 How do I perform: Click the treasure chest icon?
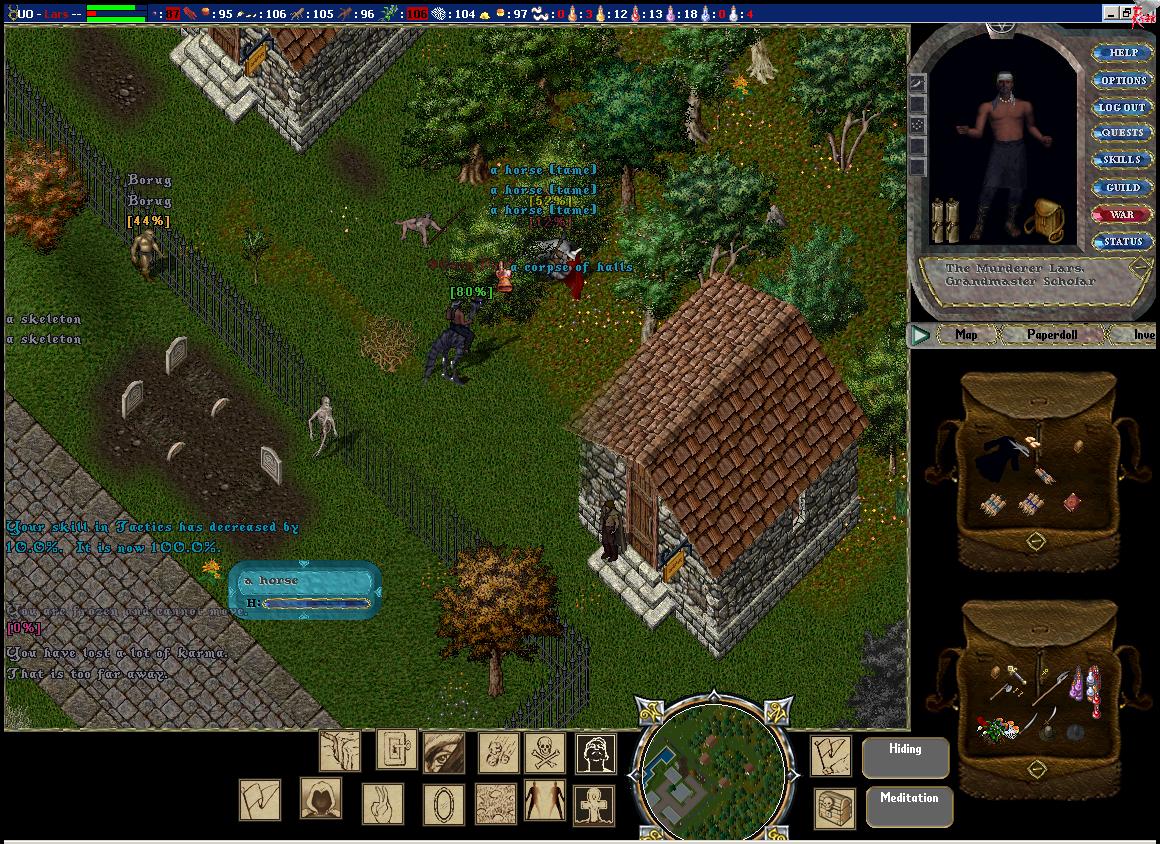pyautogui.click(x=833, y=807)
